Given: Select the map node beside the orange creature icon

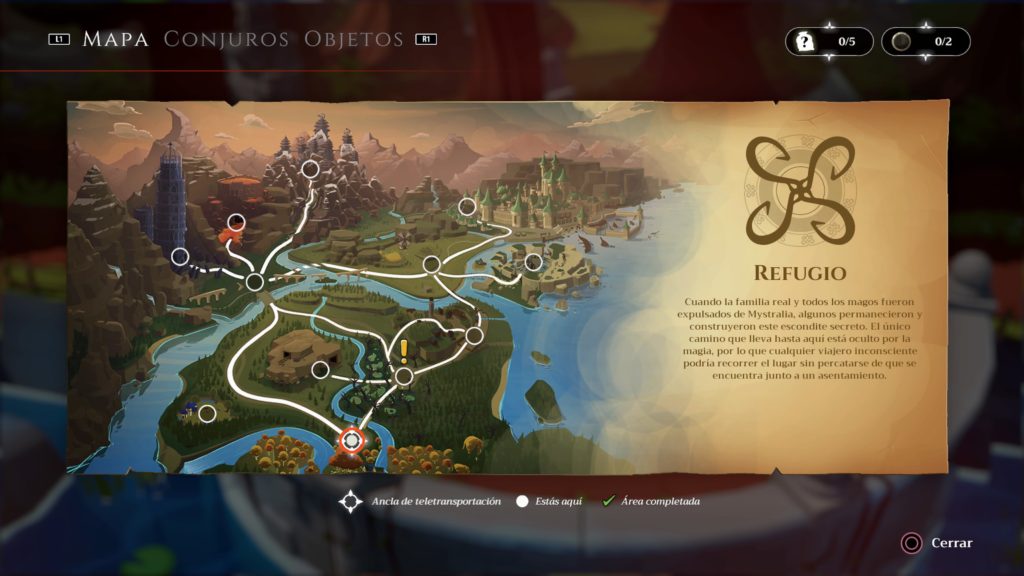Looking at the screenshot, I should [x=237, y=222].
